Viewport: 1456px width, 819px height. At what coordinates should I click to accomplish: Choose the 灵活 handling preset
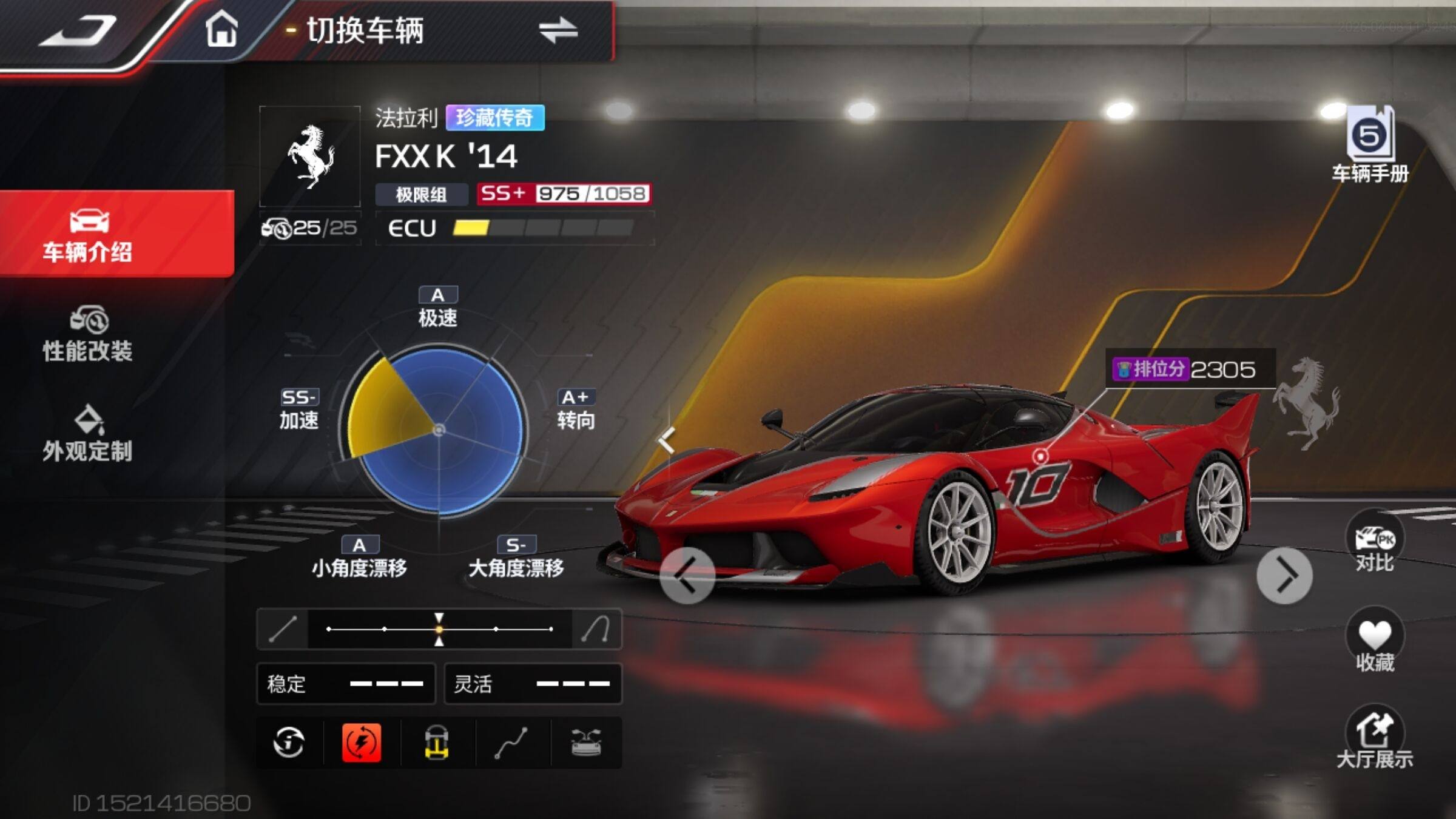(x=533, y=684)
